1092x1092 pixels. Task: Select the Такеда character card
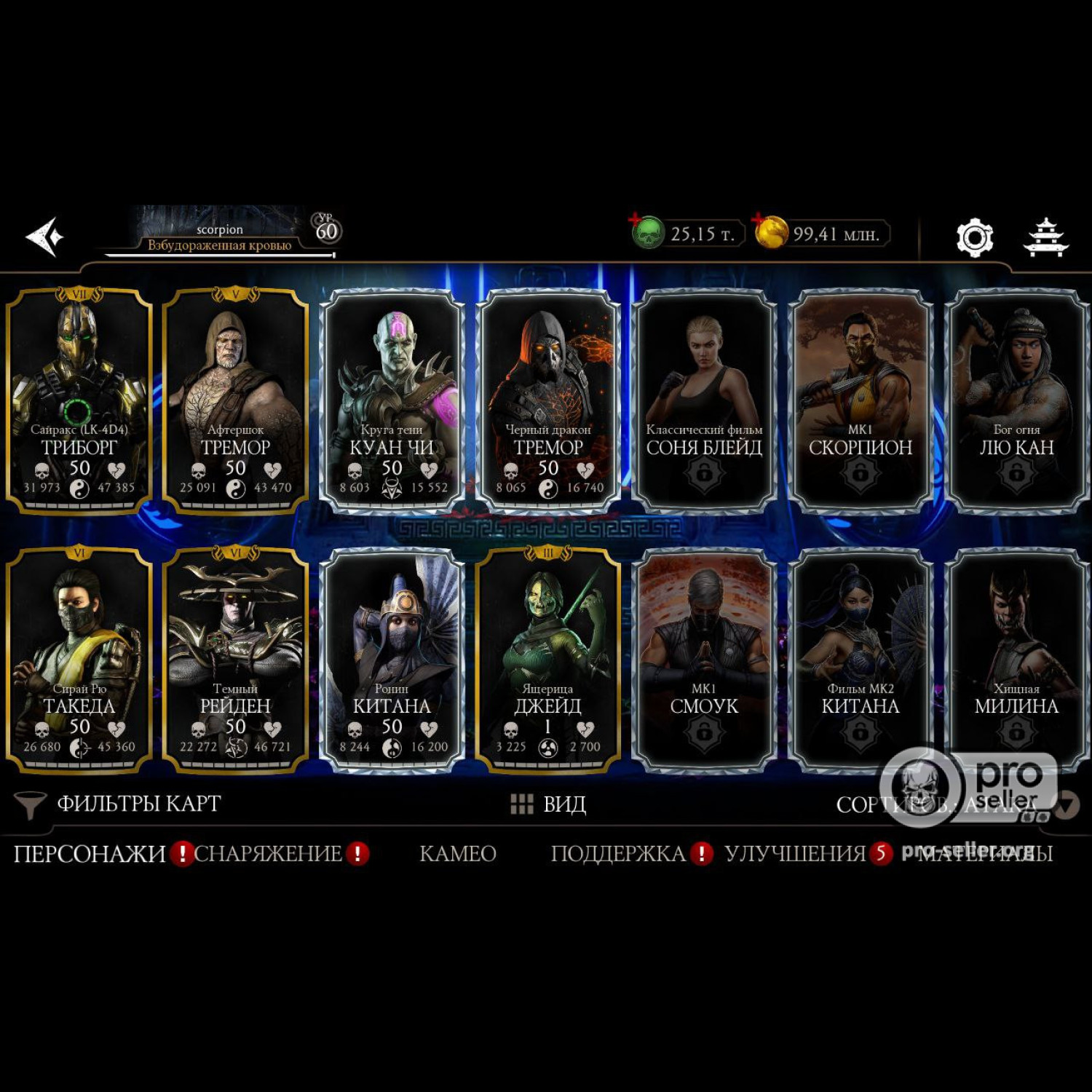pos(79,659)
